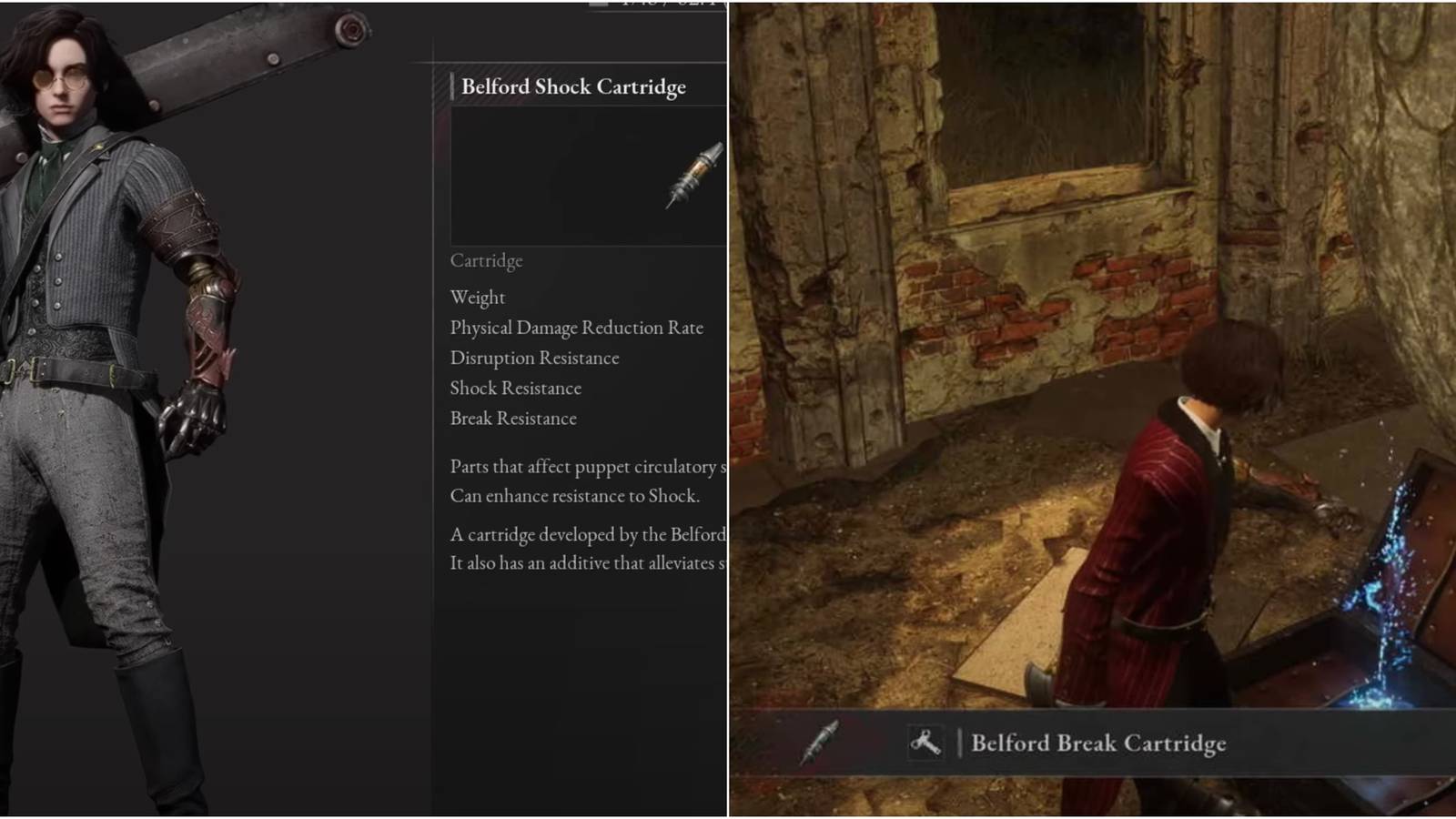Click the Weight stat label
This screenshot has width=1456, height=819.
click(477, 297)
